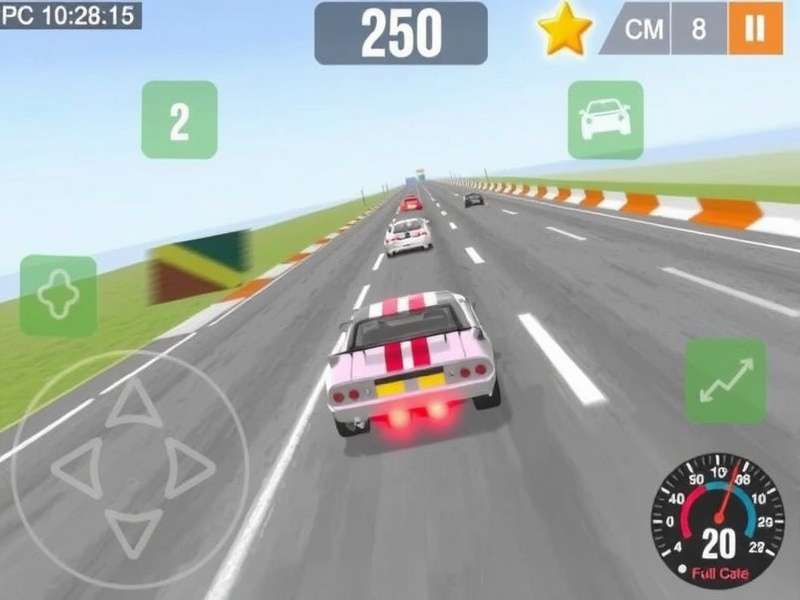This screenshot has width=800, height=600.
Task: Pause the race with the orange button
Action: (x=755, y=28)
